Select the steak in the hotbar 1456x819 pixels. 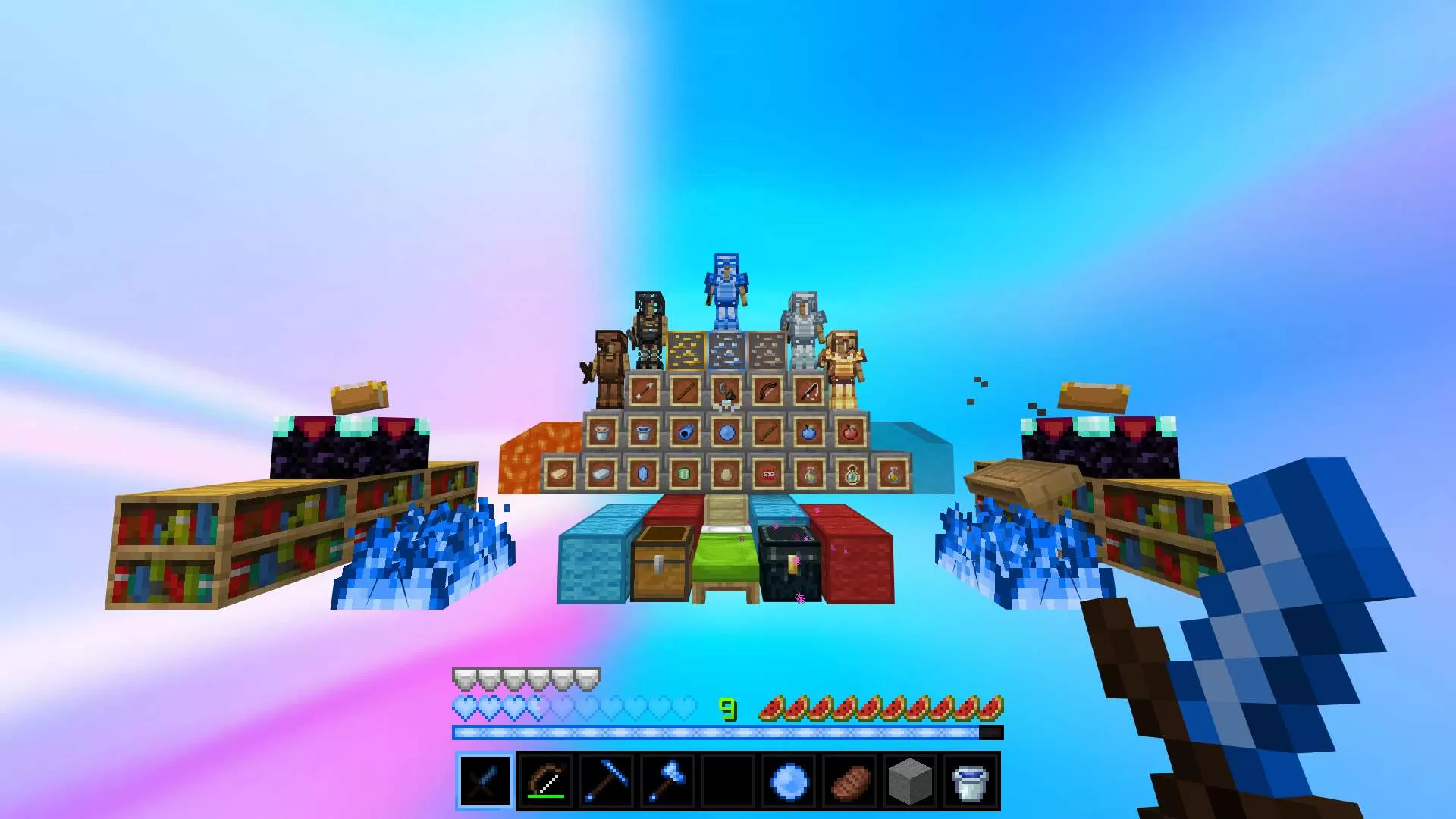(849, 781)
